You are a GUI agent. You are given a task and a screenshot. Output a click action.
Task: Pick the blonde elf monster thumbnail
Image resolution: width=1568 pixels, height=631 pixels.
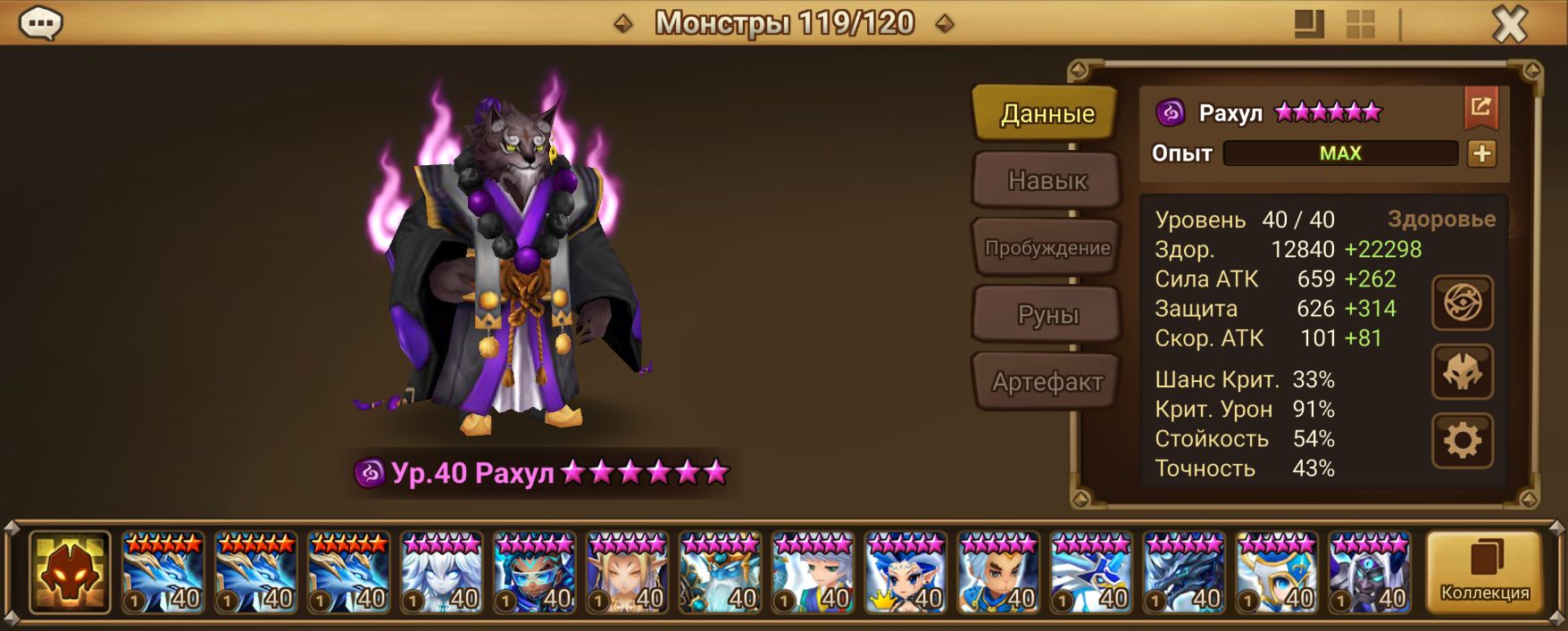coord(627,572)
